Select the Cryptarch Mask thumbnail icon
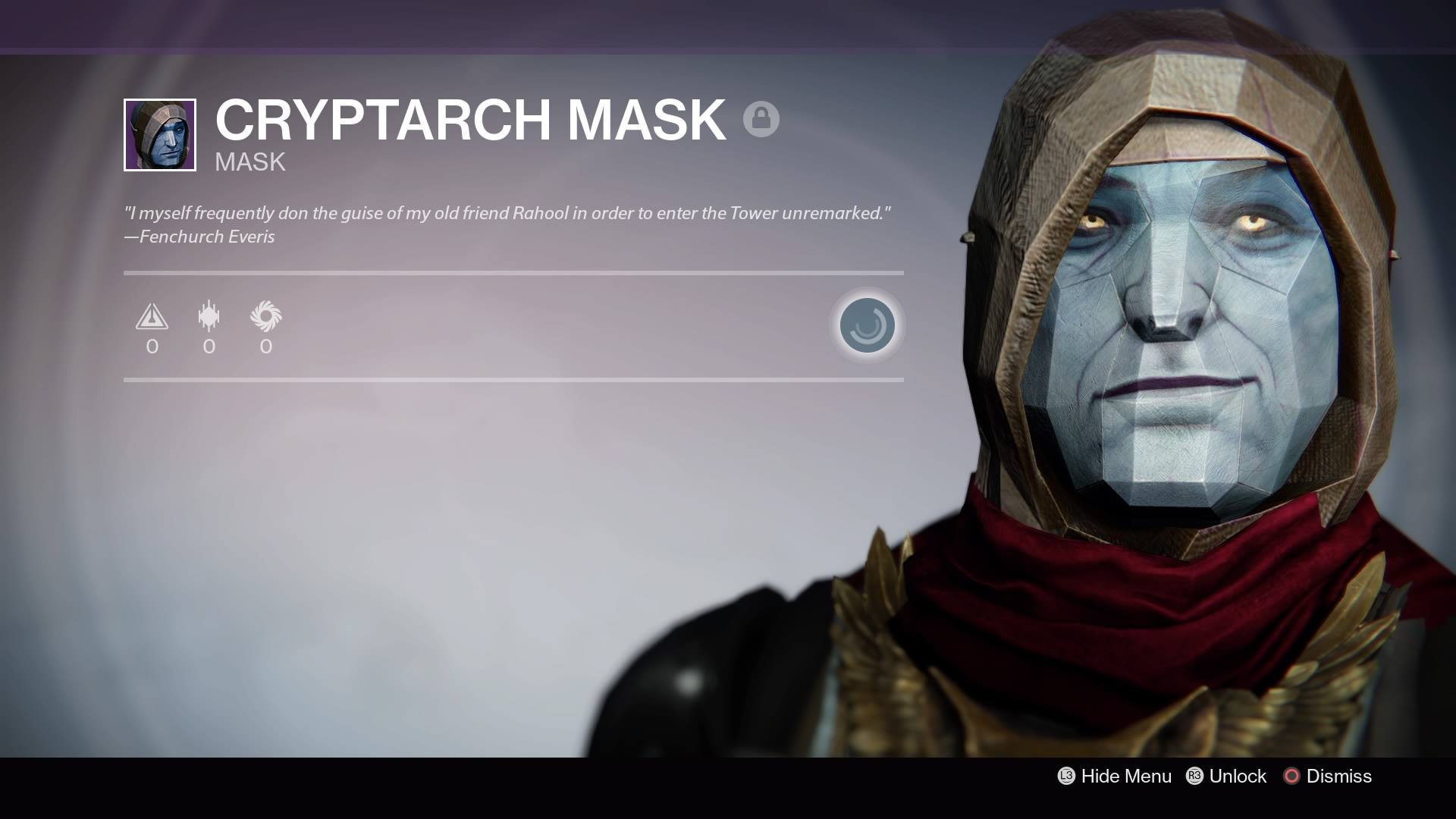Viewport: 1456px width, 819px height. [160, 135]
